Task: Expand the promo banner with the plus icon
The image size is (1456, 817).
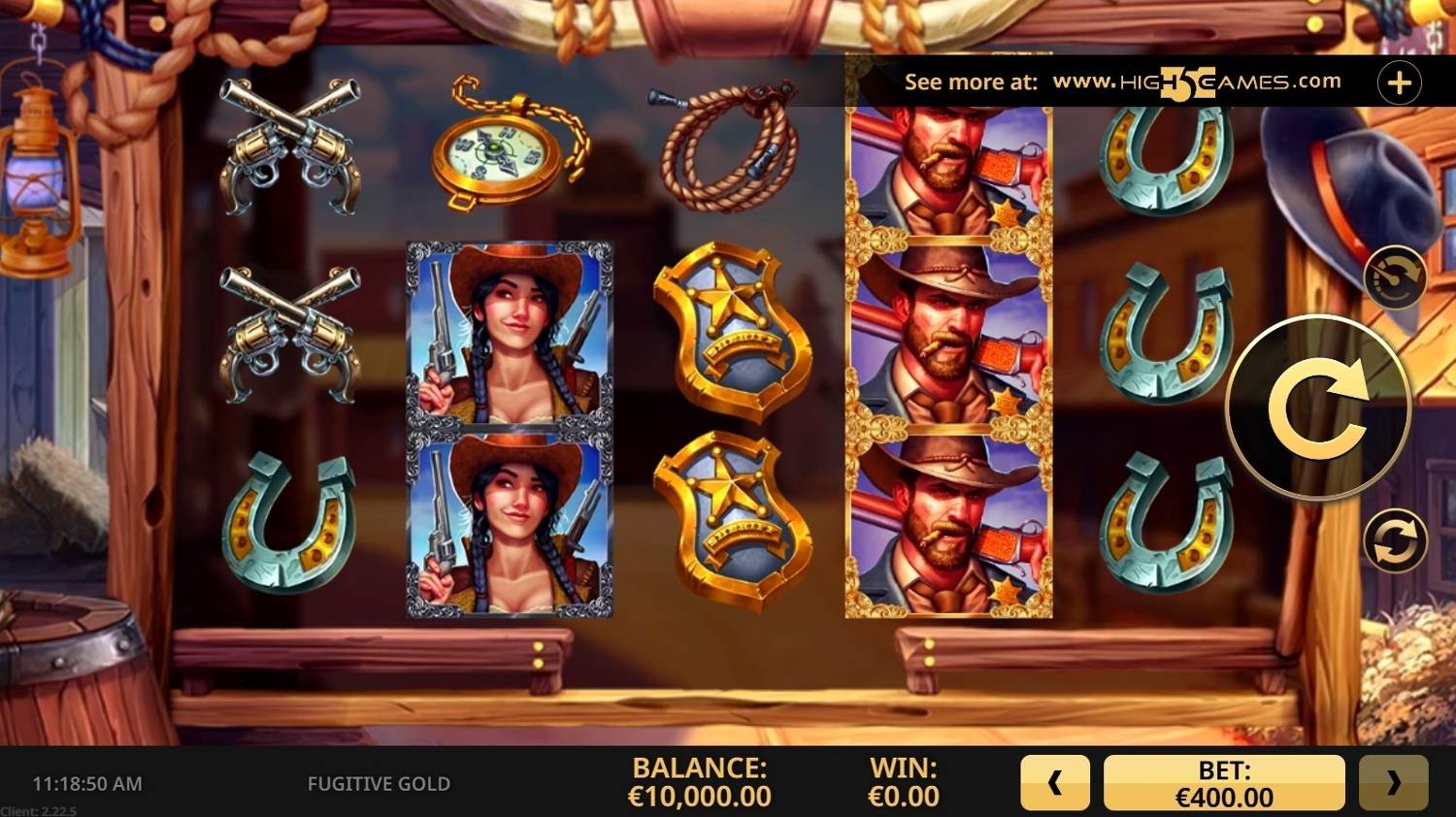Action: click(1398, 82)
